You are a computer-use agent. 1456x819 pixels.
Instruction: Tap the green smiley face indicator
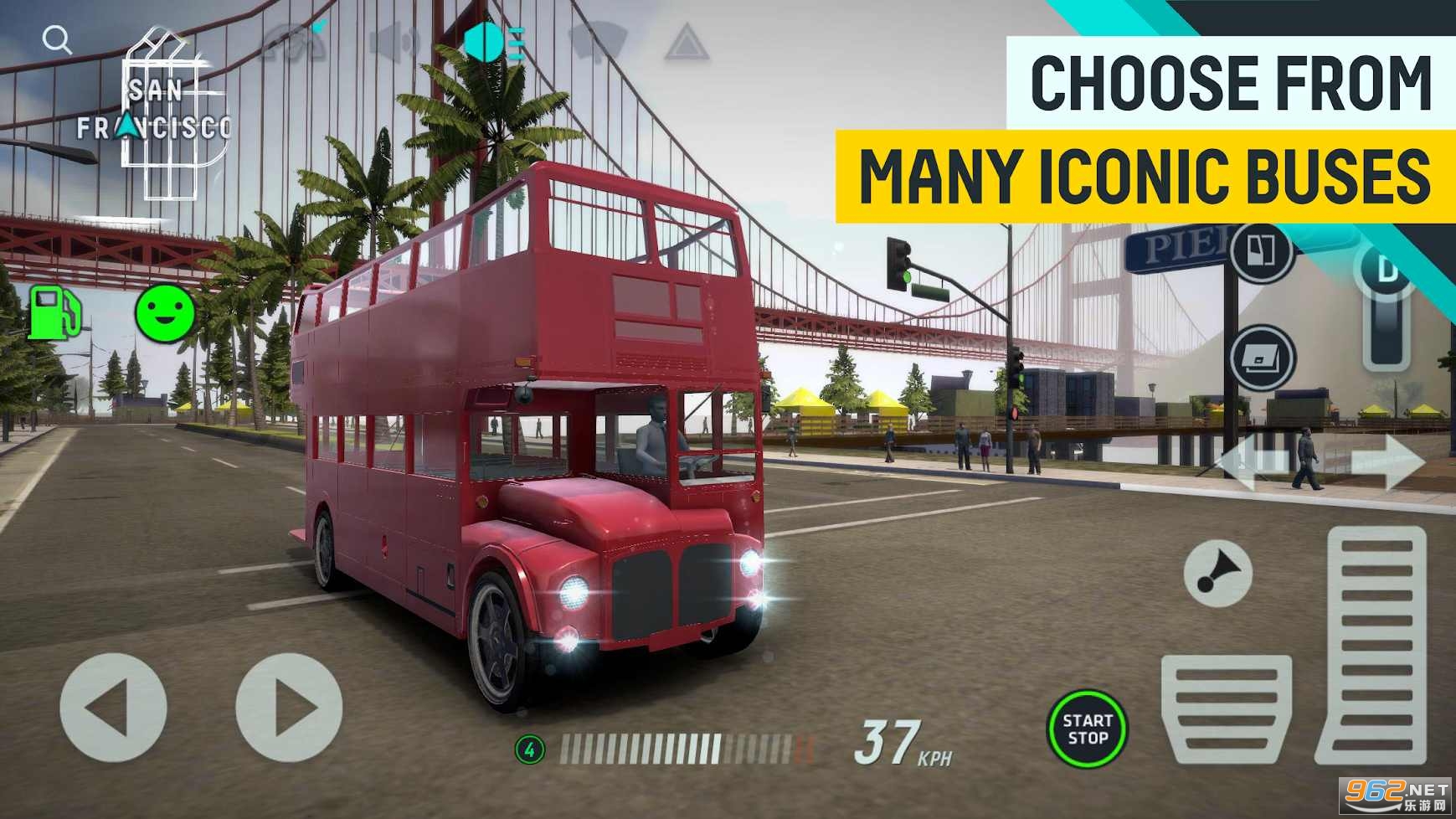coord(165,313)
